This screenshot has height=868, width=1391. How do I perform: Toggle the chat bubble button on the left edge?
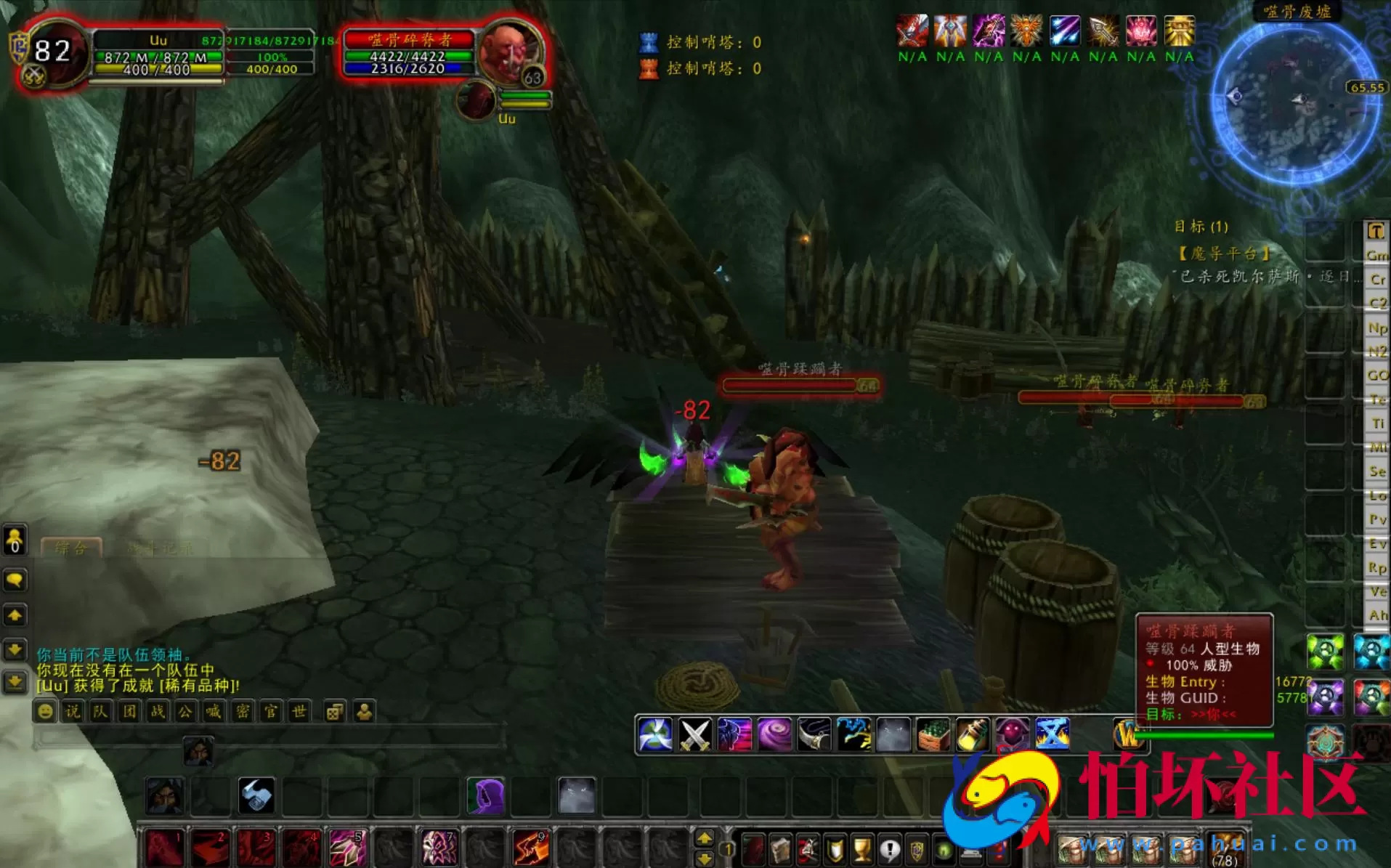coord(15,580)
